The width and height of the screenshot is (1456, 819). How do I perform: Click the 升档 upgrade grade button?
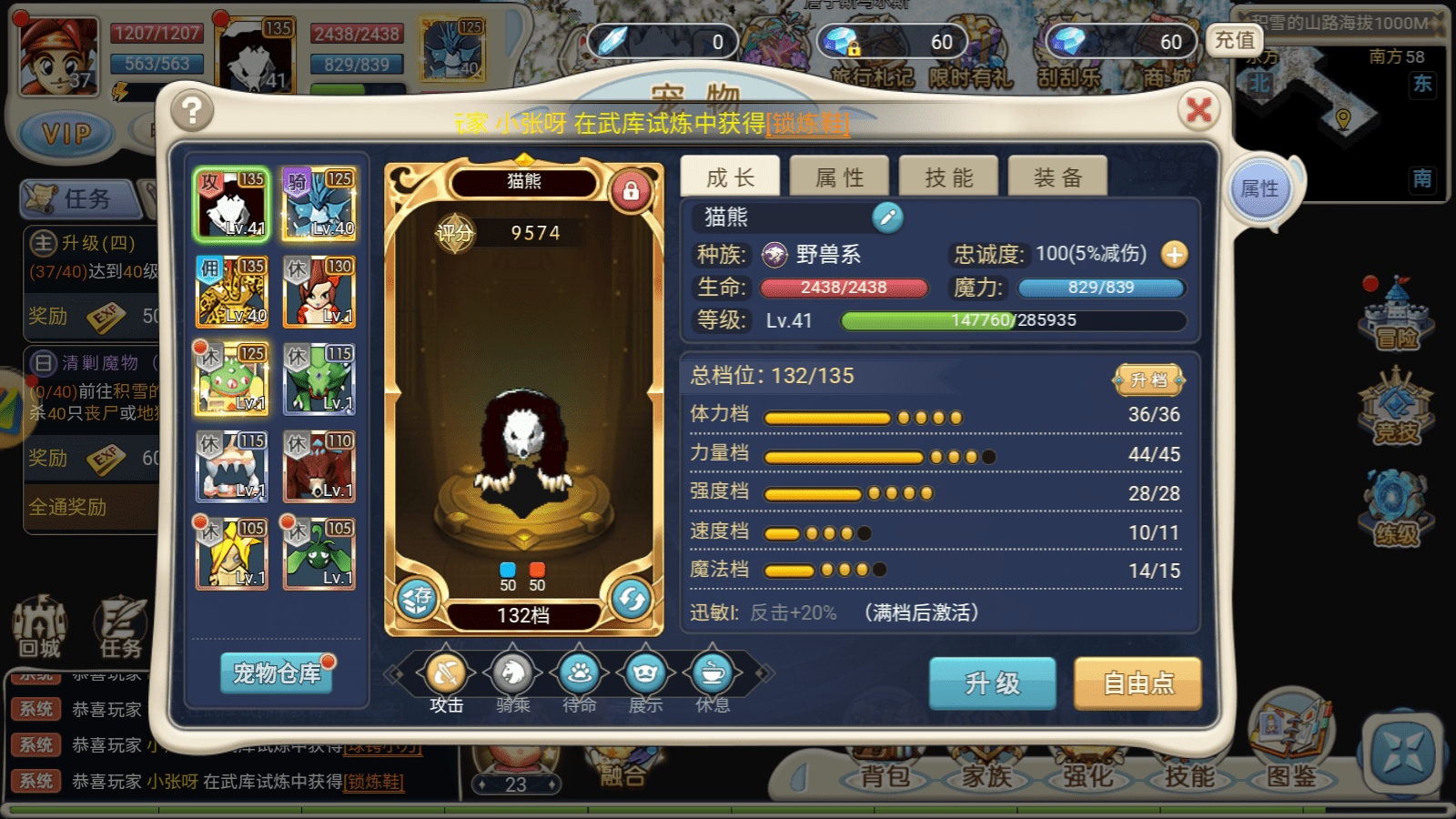1148,379
